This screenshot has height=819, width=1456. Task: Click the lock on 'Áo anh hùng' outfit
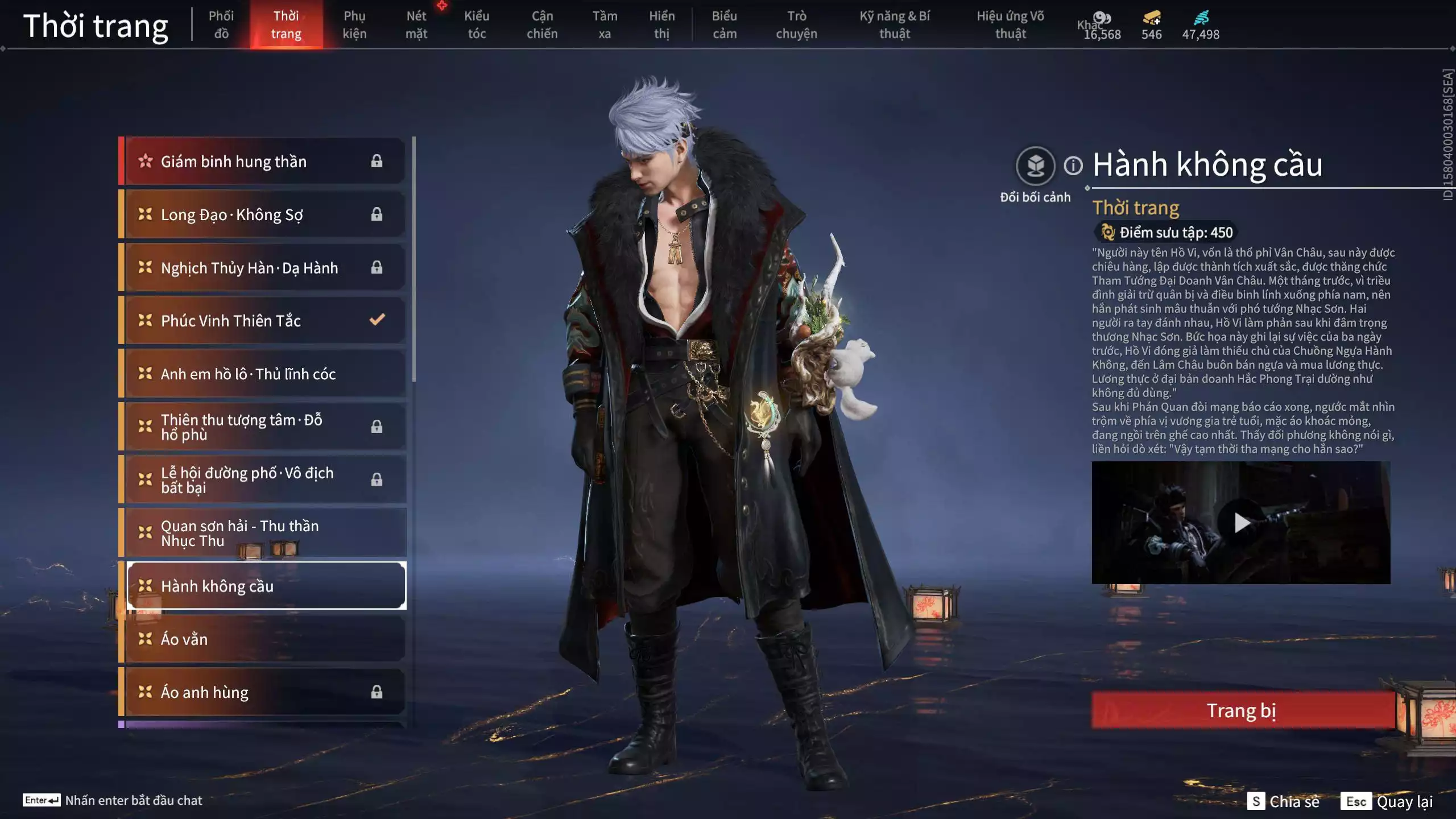(376, 691)
